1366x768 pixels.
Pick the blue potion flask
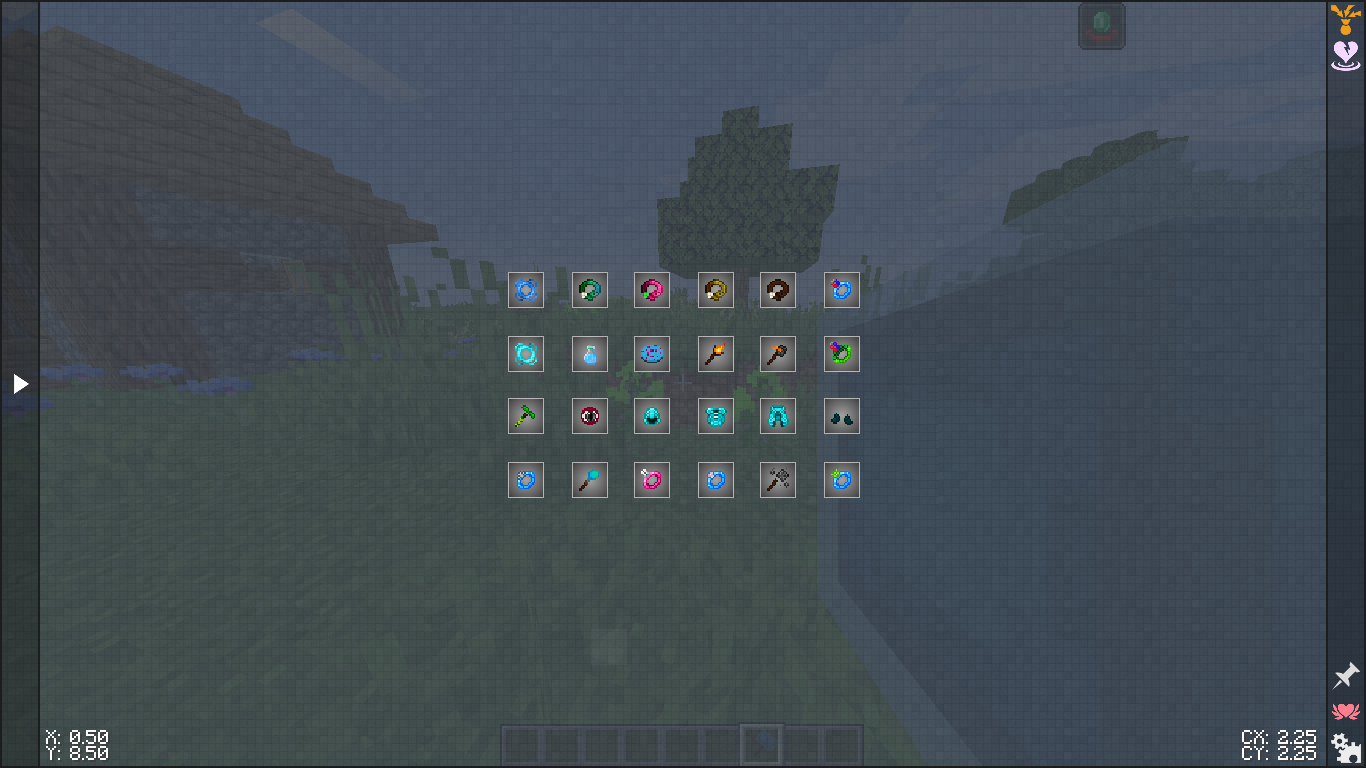coord(590,354)
